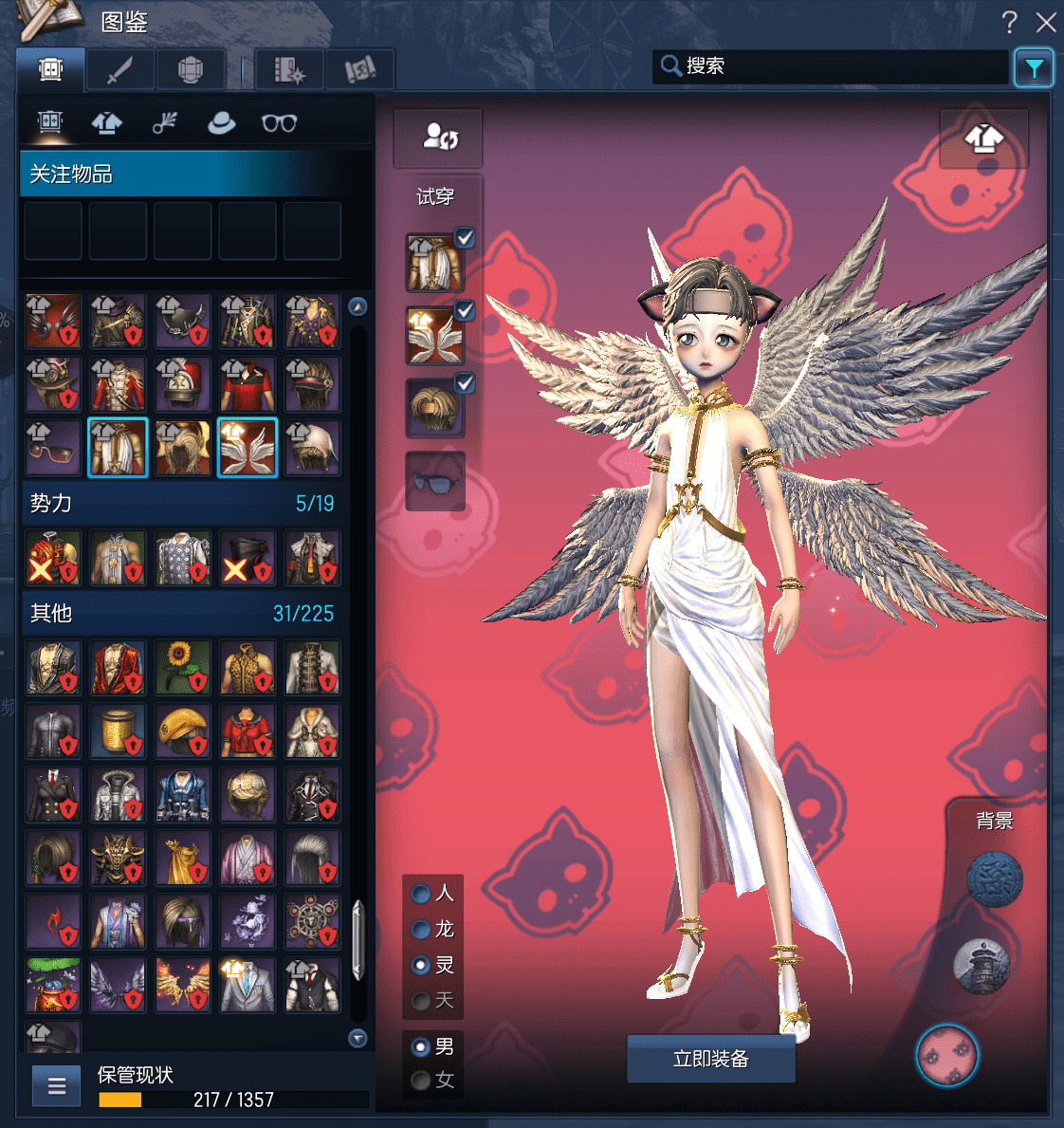Select the 龙 race option
This screenshot has height=1128, width=1064.
point(422,930)
